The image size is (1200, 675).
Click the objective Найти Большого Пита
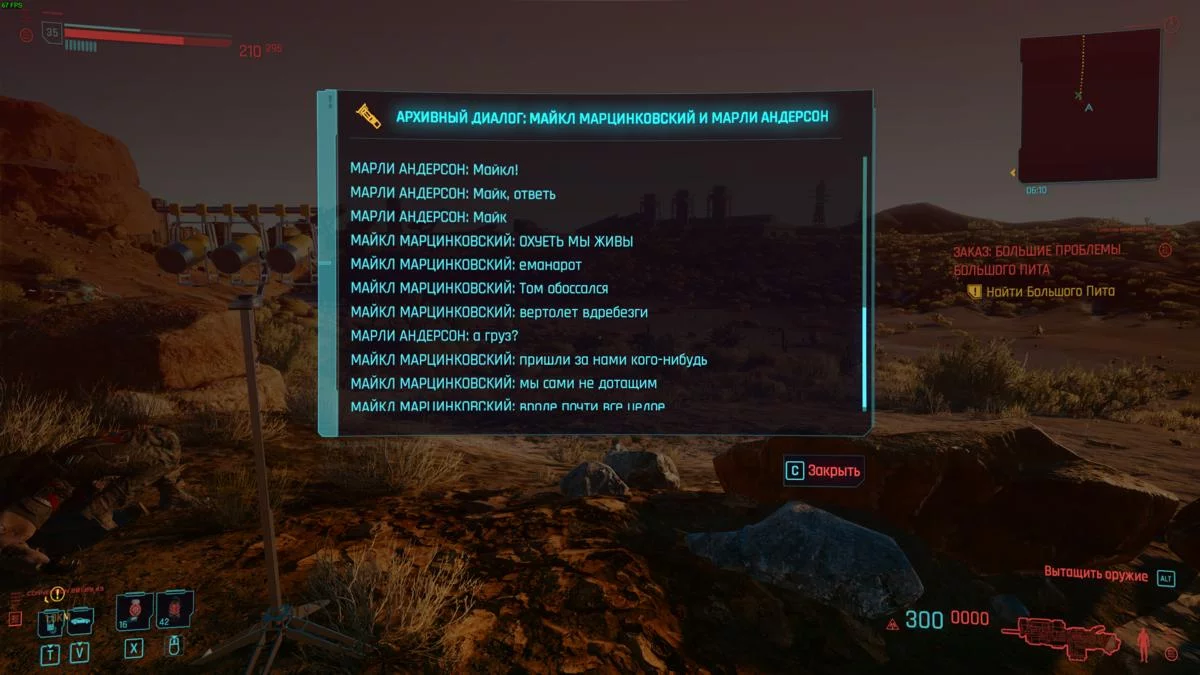[x=1049, y=291]
